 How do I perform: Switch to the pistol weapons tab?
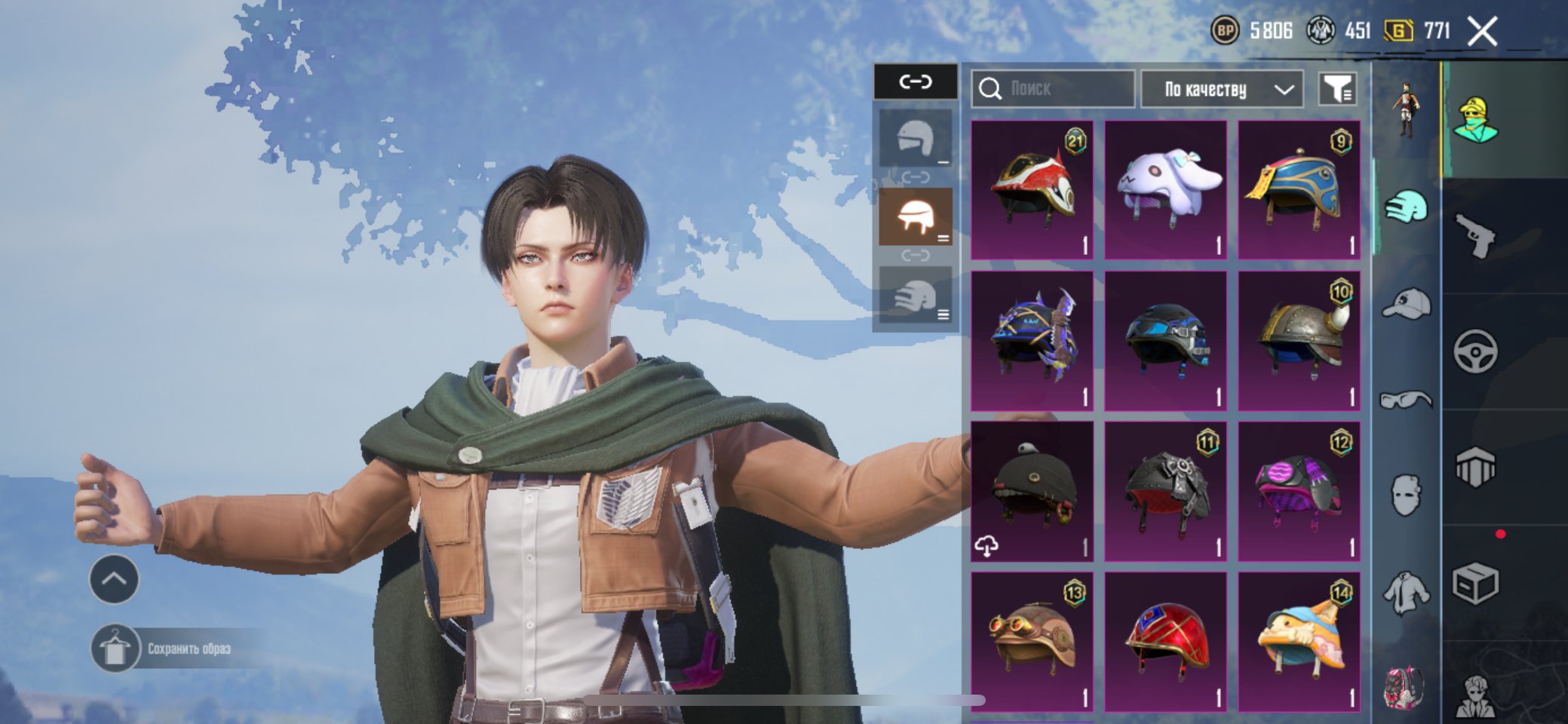1475,236
